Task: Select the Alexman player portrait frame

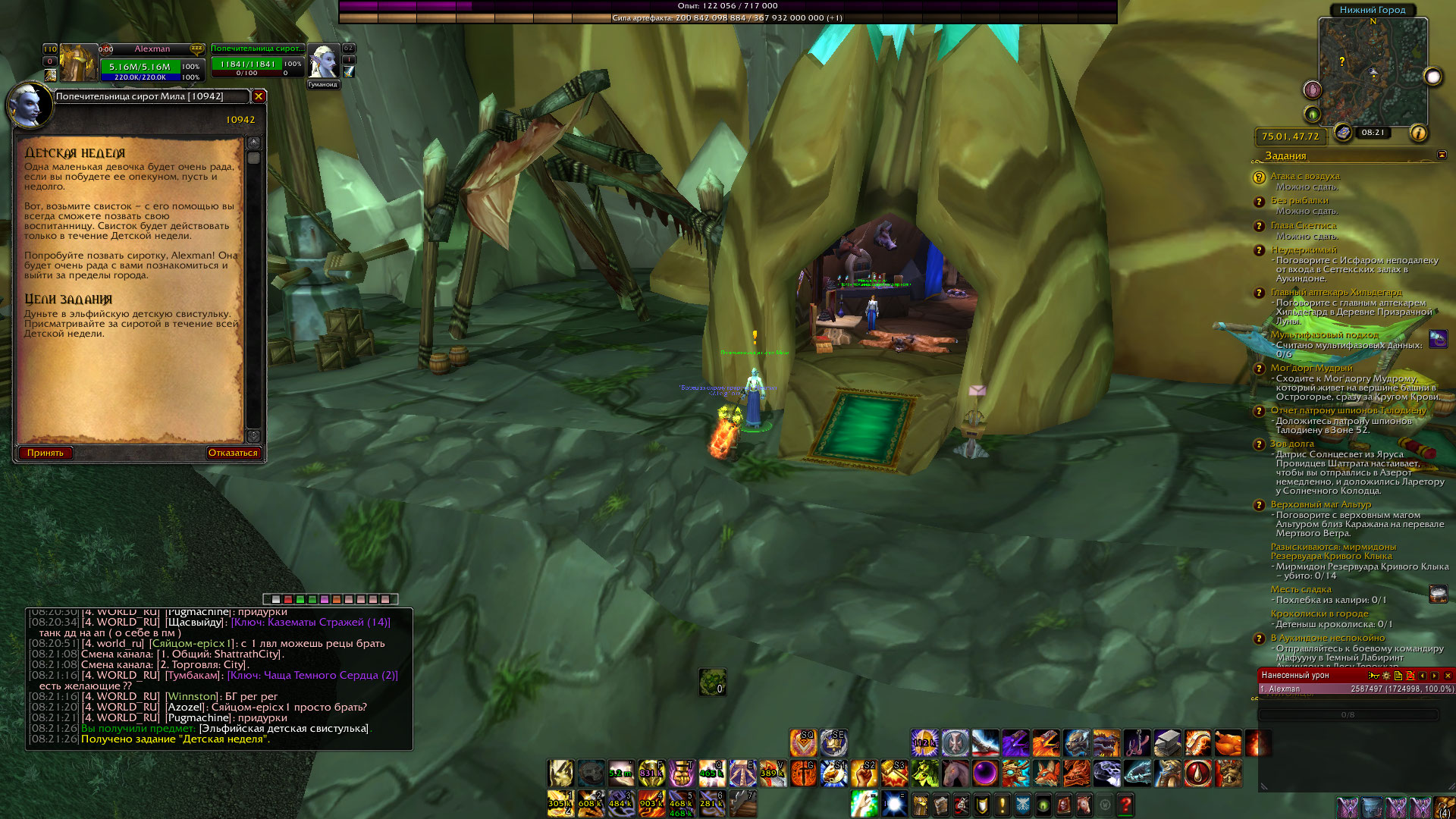Action: 80,64
